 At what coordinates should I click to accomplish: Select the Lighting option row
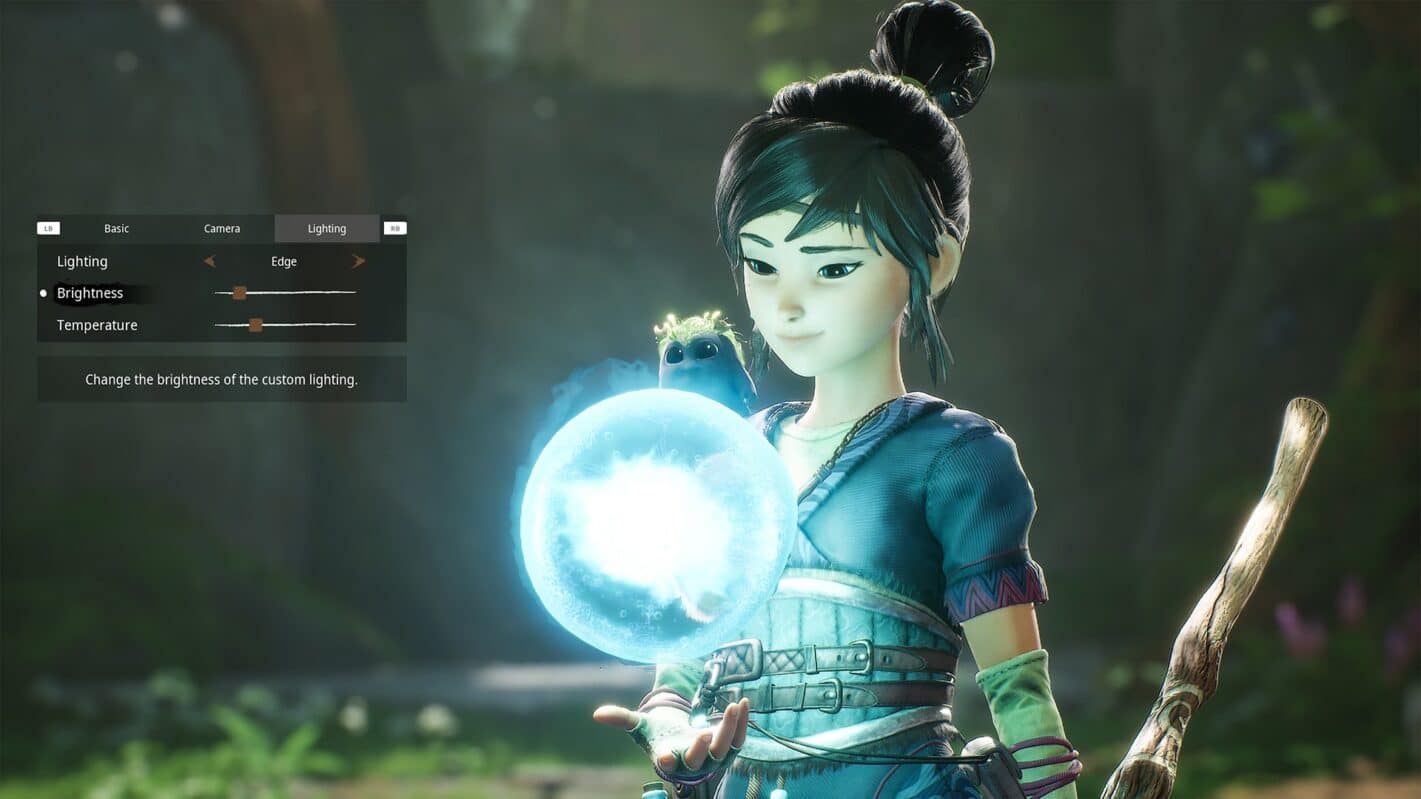(82, 262)
